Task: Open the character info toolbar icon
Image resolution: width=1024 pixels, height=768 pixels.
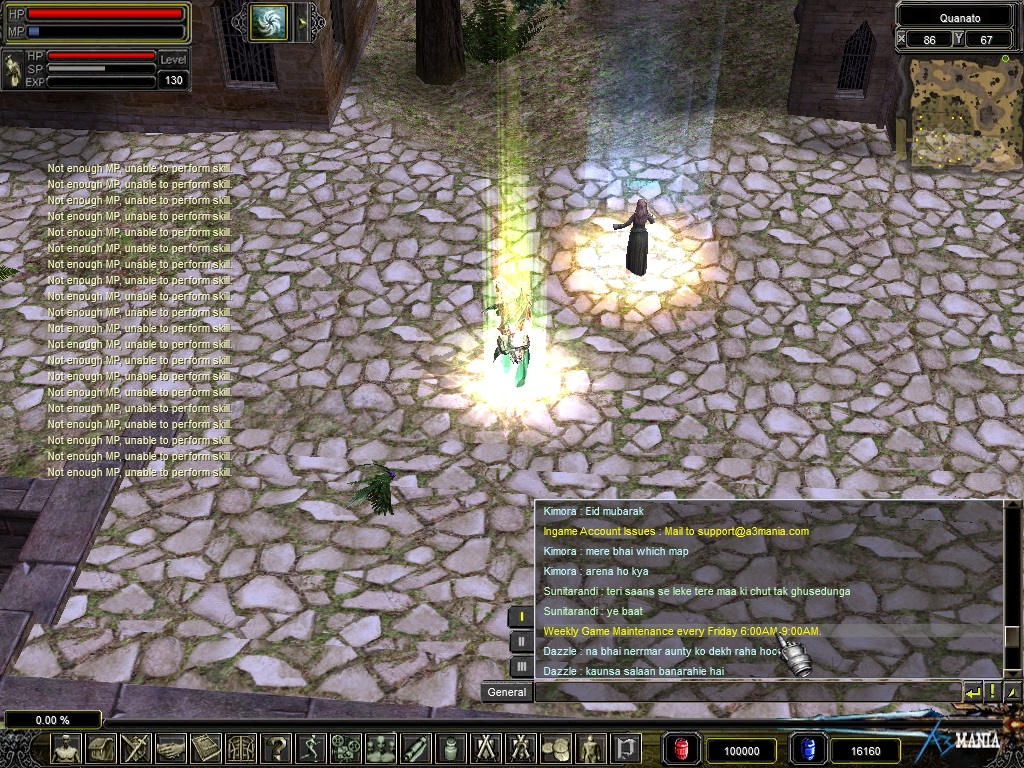Action: pos(67,748)
